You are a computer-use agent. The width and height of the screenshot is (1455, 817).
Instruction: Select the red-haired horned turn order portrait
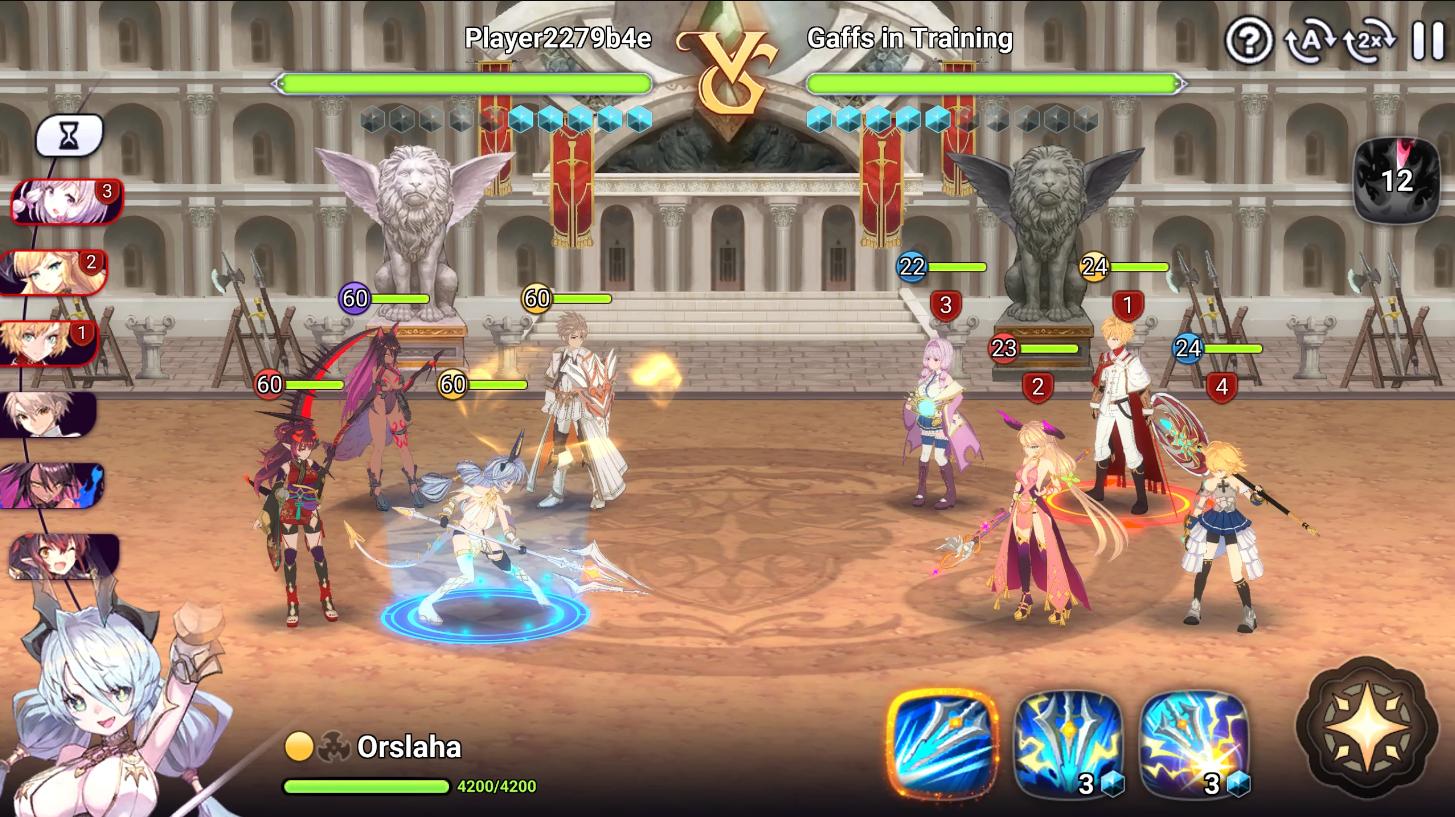(x=62, y=557)
